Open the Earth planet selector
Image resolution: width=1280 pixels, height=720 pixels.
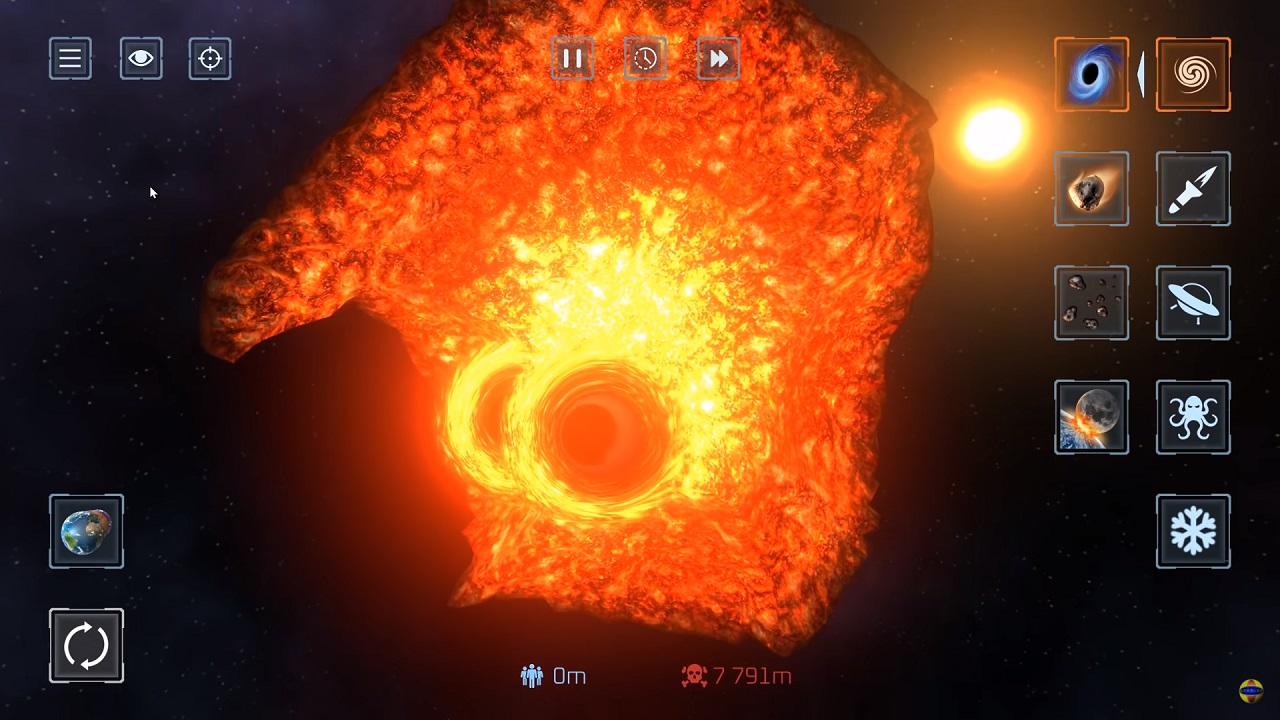coord(86,531)
